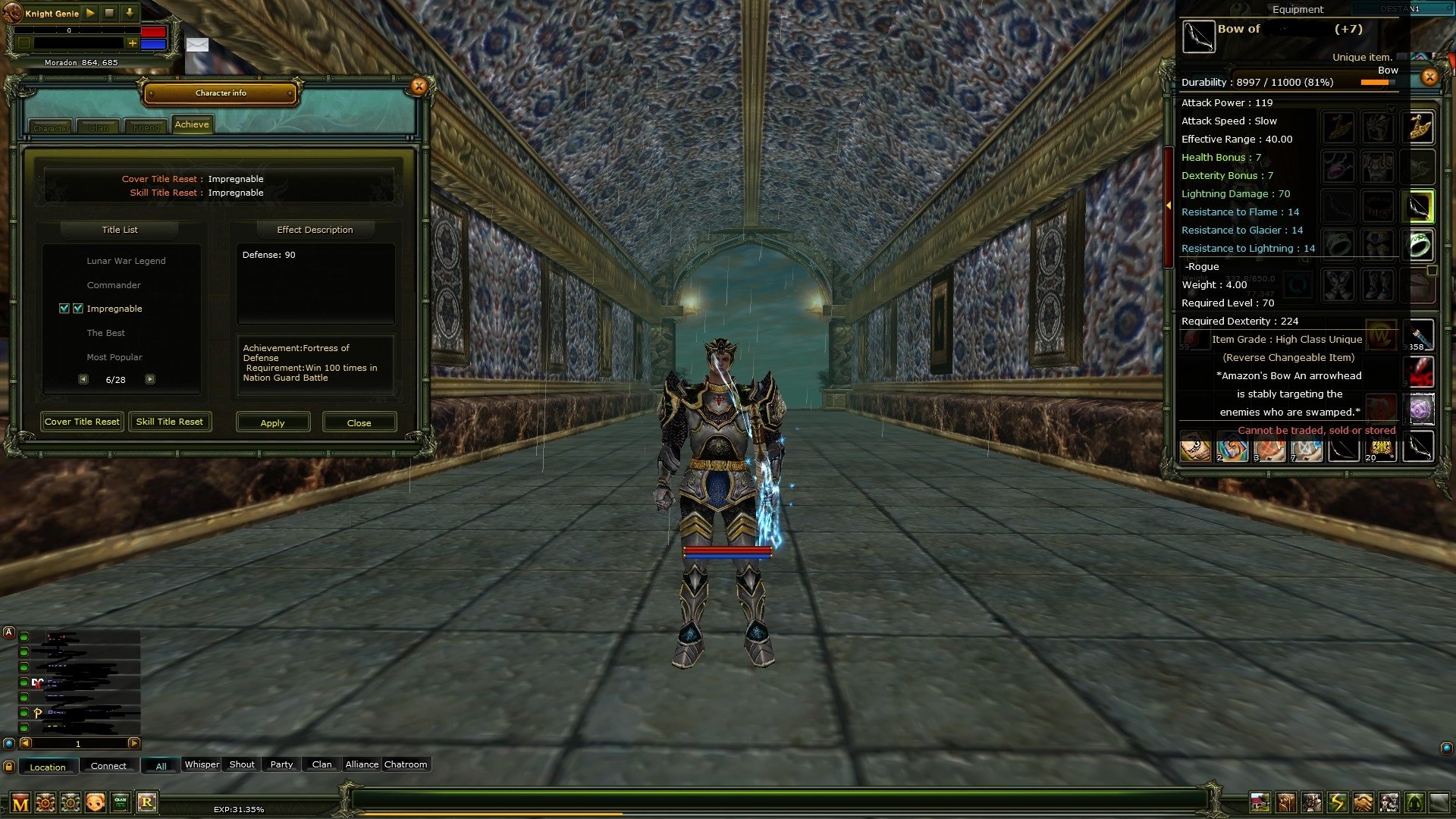Click the green meditation skill icon

coord(1416,801)
